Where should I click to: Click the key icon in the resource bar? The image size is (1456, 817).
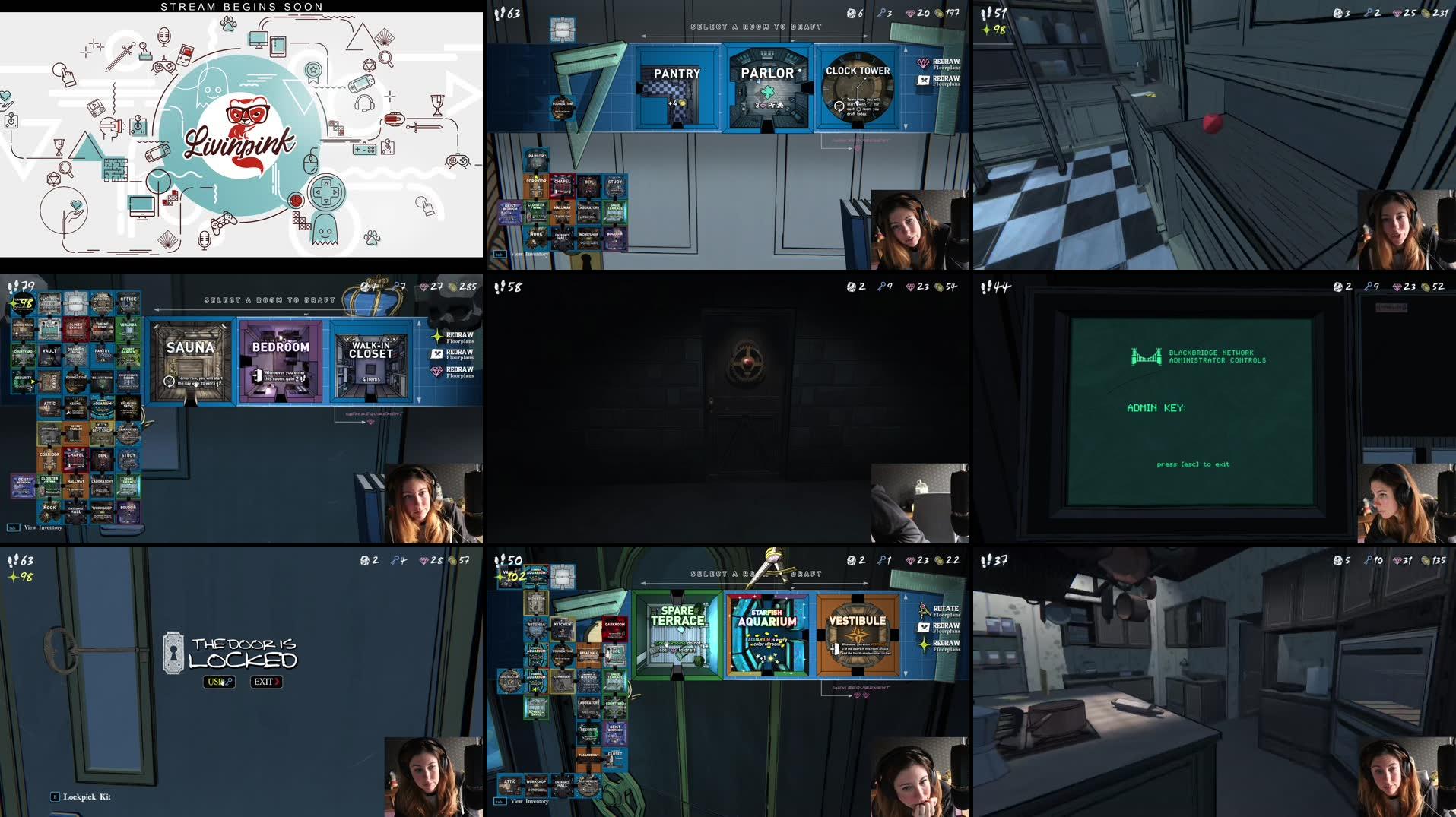pos(882,13)
